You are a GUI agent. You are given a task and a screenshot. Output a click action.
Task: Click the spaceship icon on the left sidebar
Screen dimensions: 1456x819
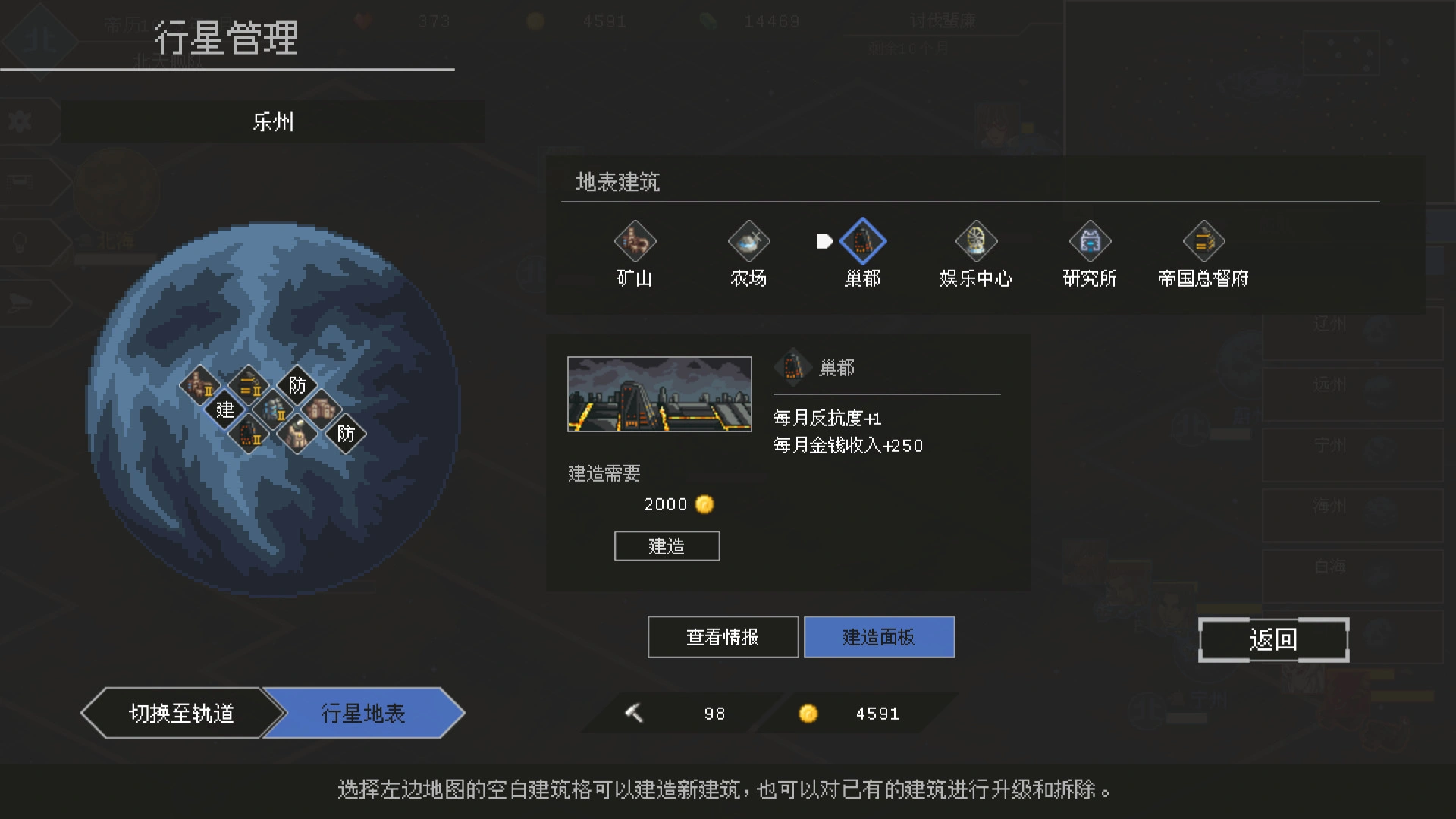click(x=21, y=303)
